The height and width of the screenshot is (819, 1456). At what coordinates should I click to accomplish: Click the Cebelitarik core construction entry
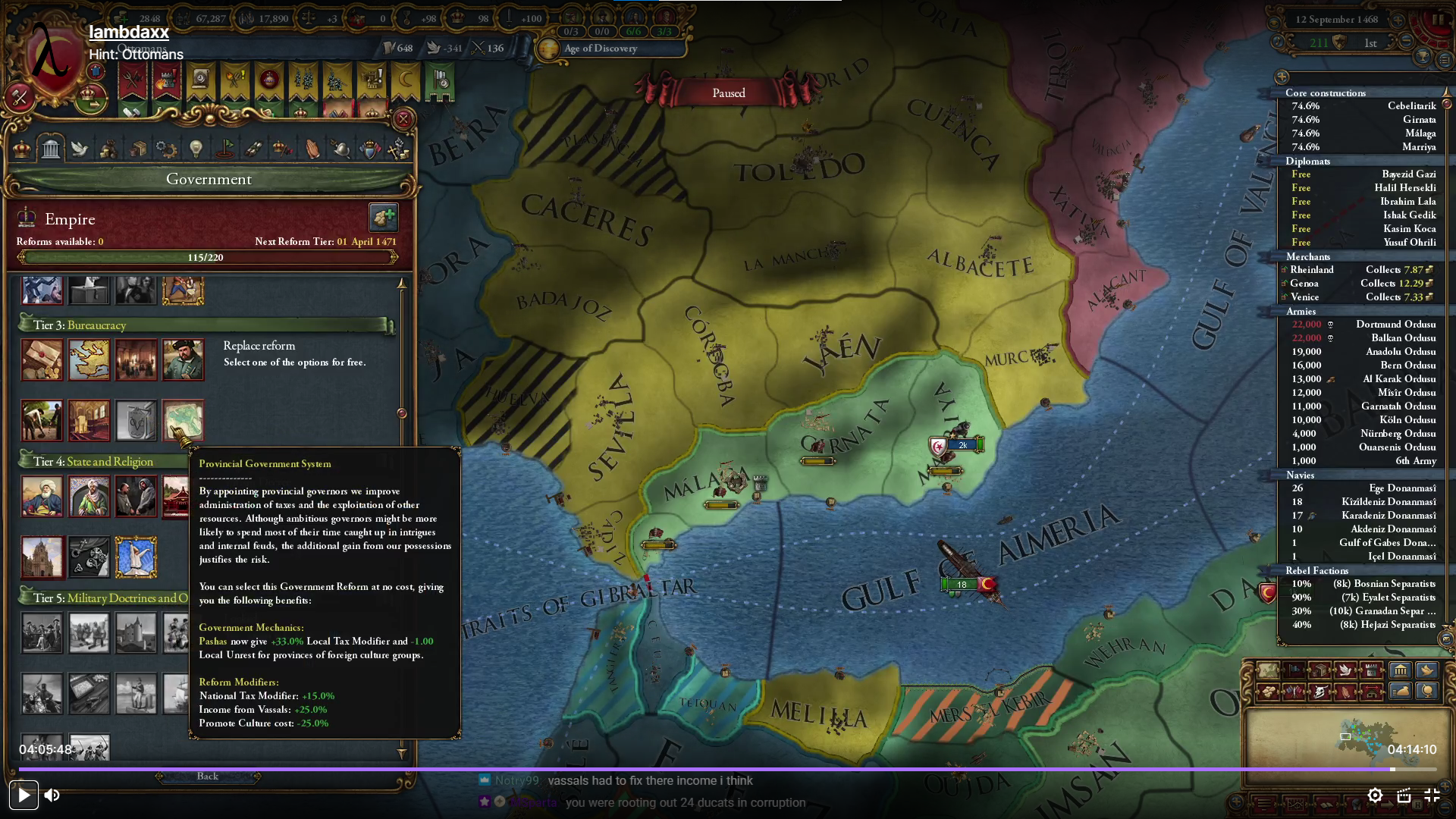(x=1411, y=106)
